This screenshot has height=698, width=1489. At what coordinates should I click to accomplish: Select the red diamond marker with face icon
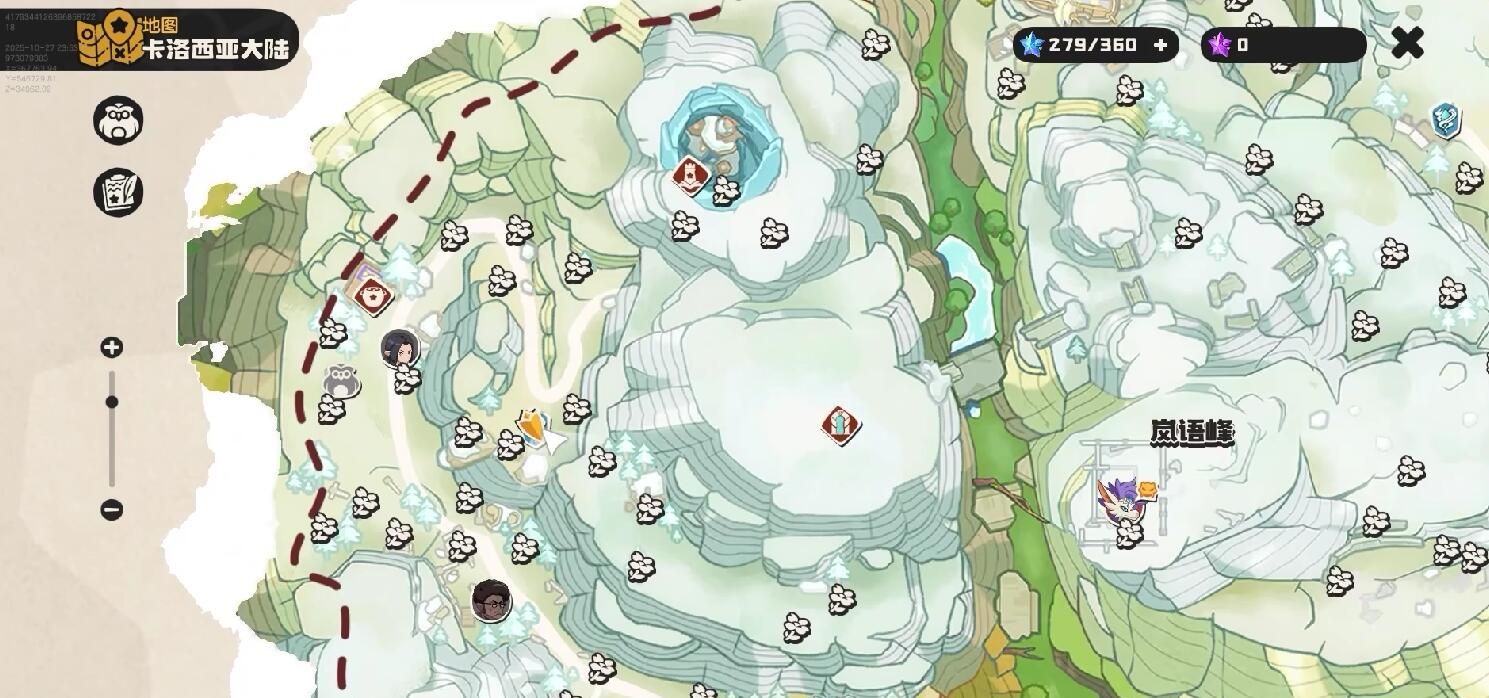373,295
